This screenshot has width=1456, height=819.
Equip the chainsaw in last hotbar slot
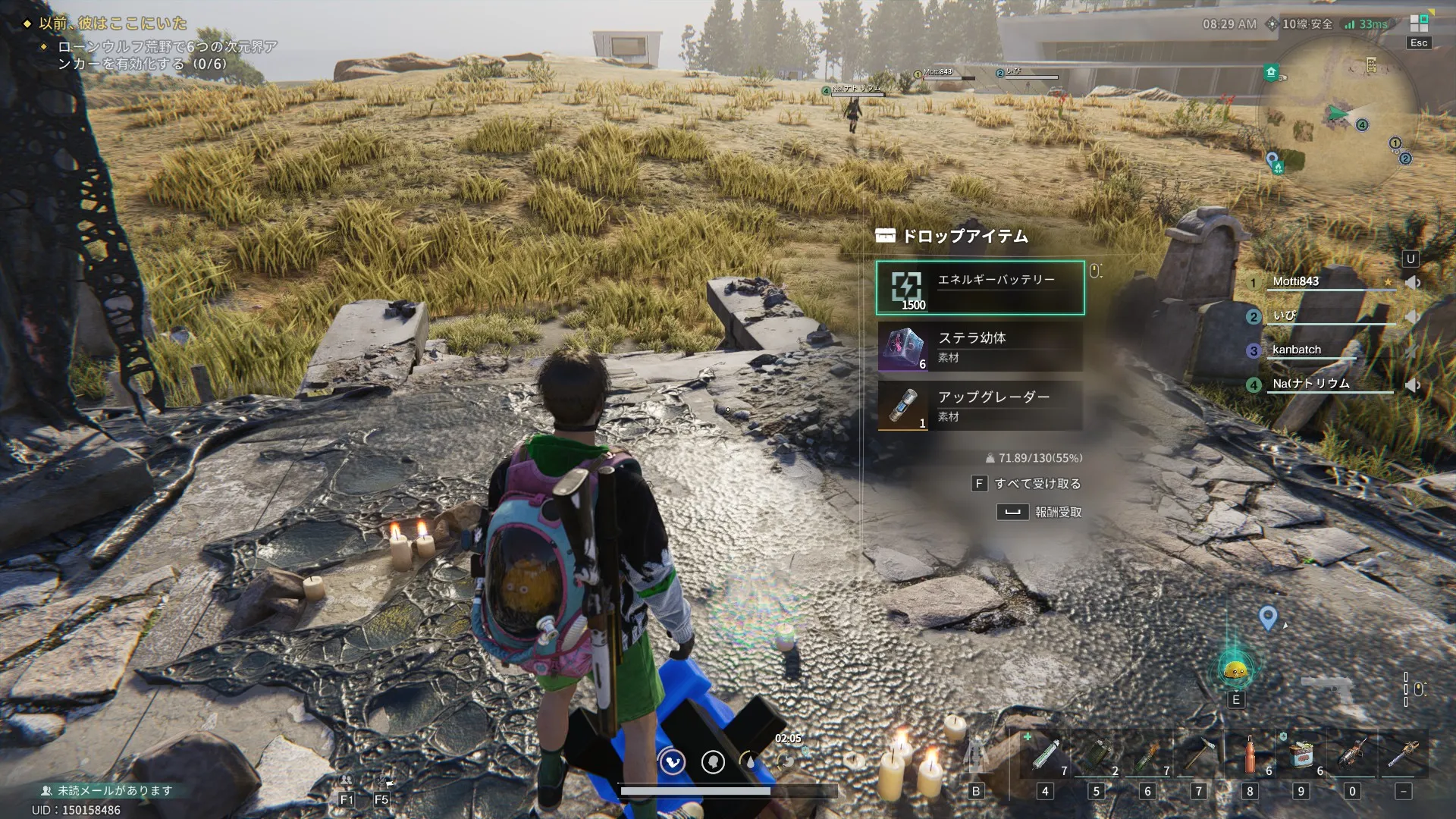(x=1403, y=754)
